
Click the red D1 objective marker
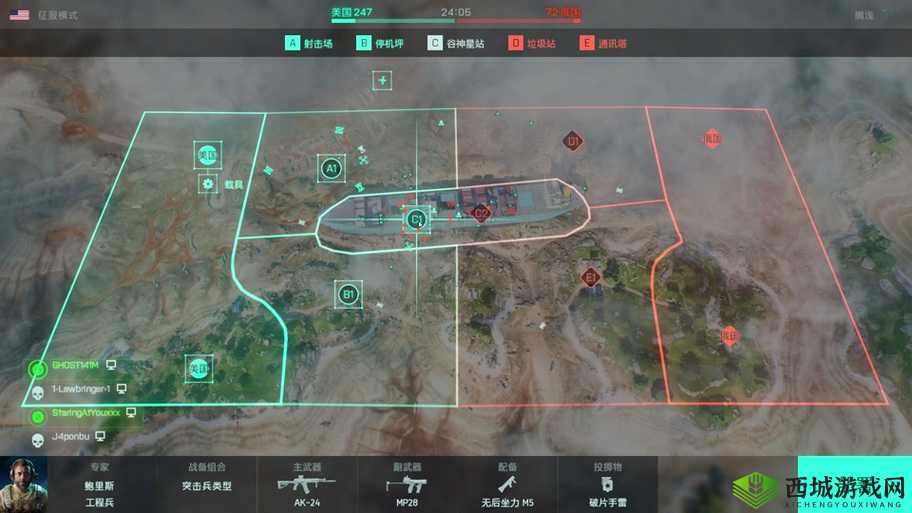[x=573, y=141]
